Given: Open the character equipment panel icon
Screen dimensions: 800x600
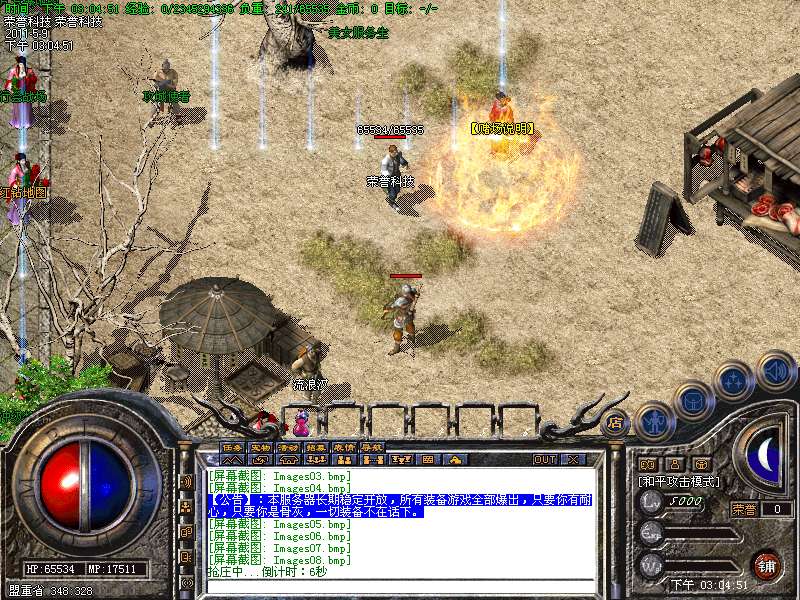Looking at the screenshot, I should 655,421.
